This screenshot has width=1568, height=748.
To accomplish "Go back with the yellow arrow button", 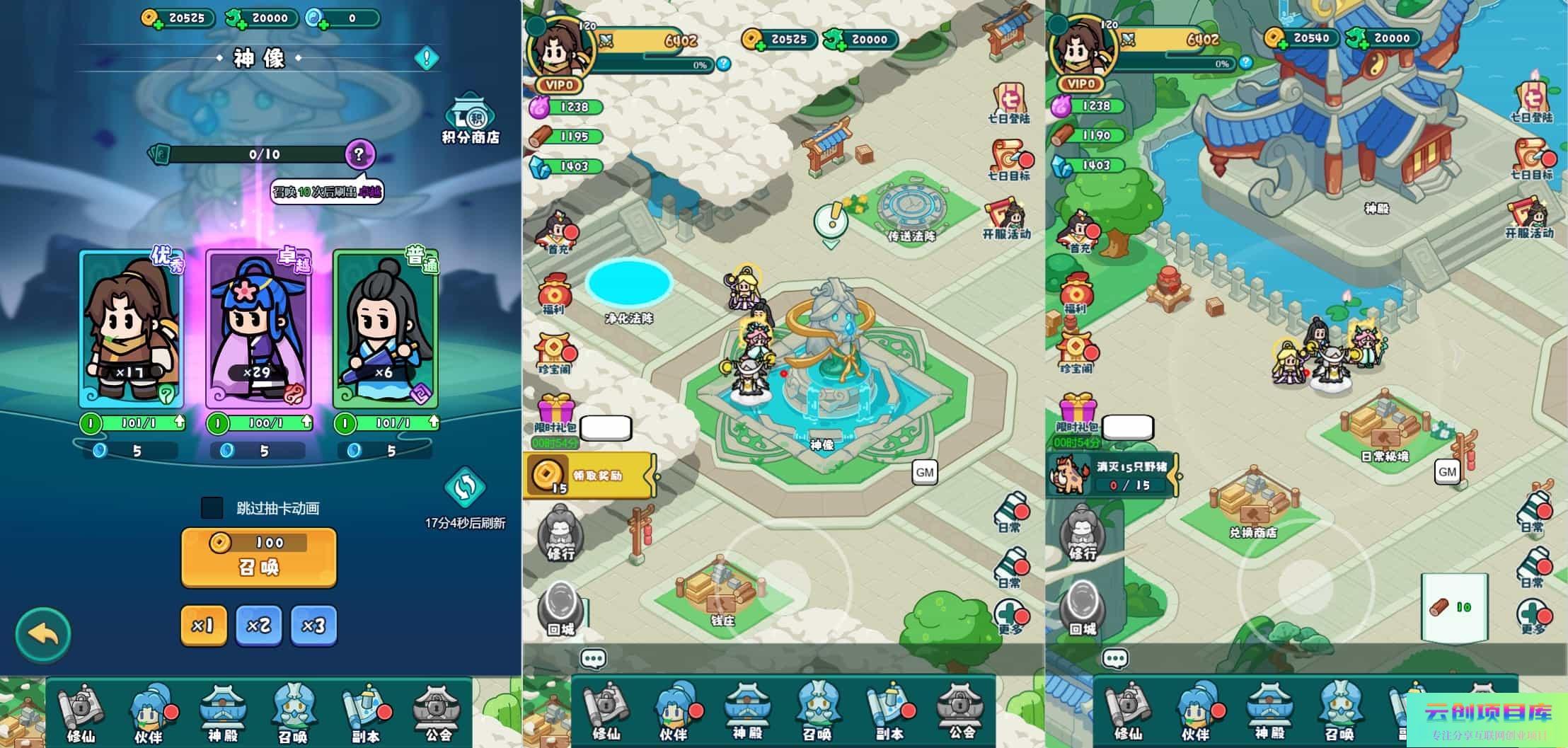I will coord(43,634).
